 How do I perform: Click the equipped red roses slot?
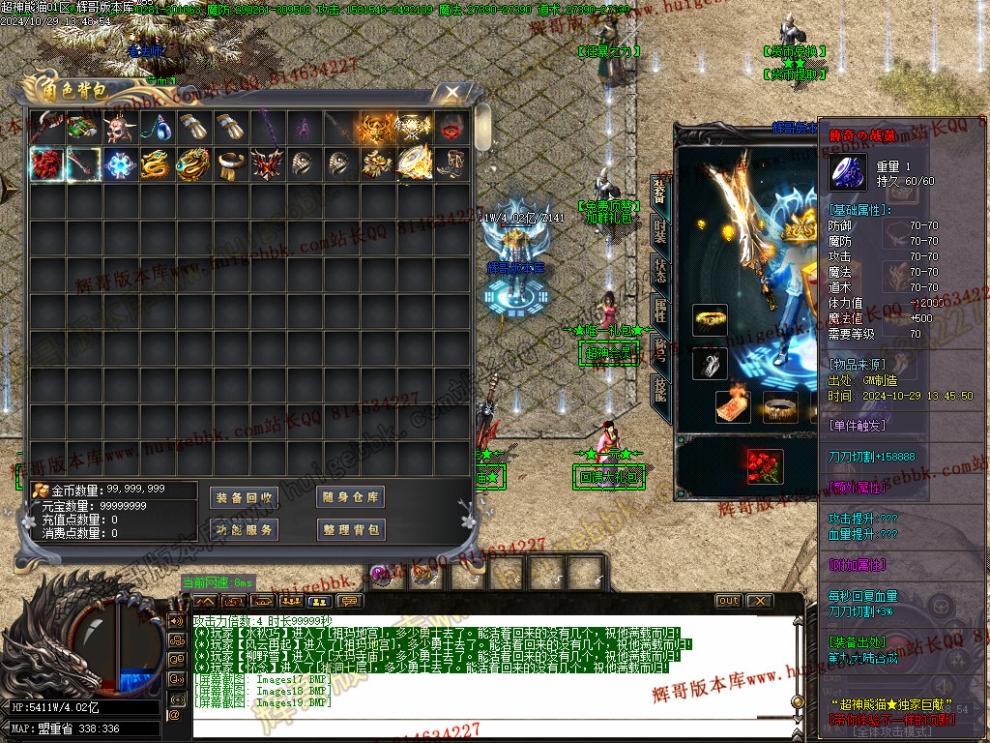point(764,465)
